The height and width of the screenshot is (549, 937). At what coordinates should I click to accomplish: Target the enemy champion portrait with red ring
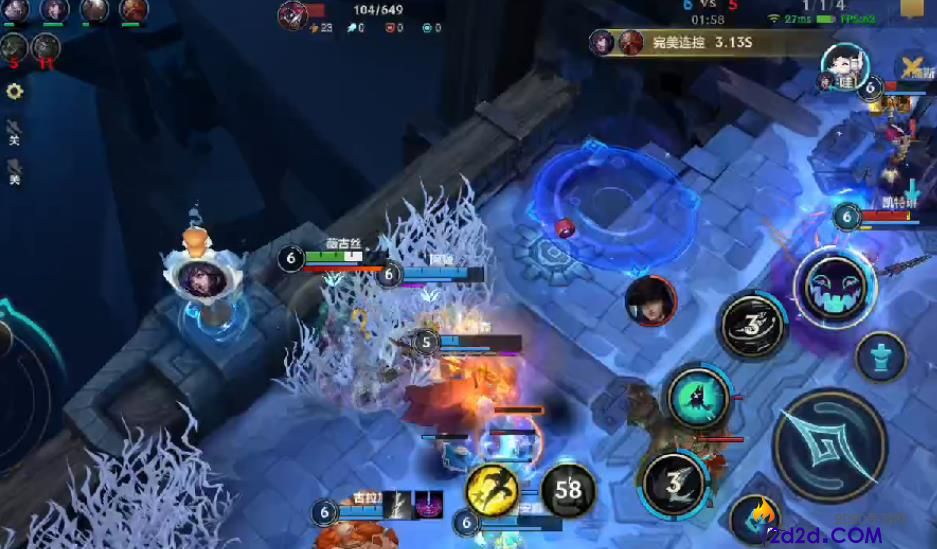[x=650, y=300]
